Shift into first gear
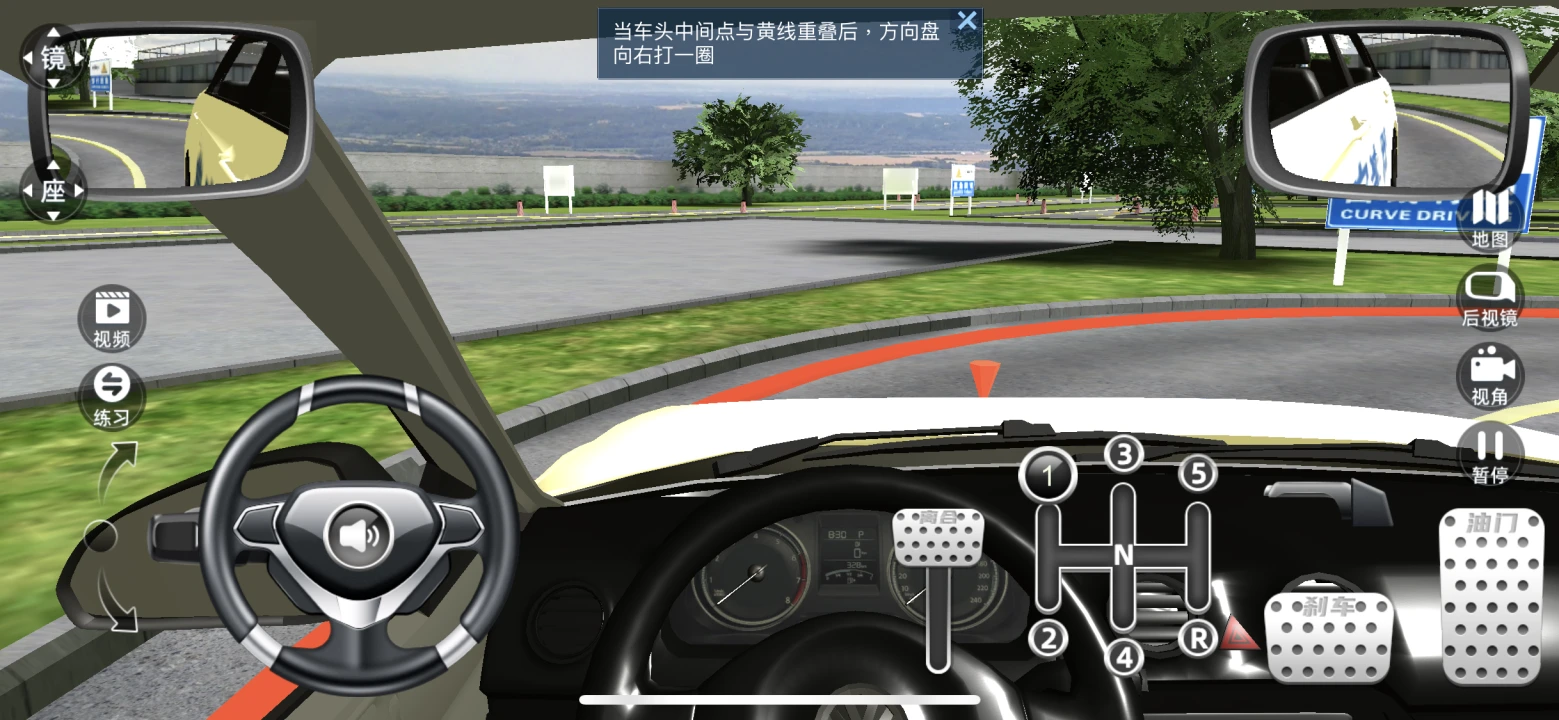Image resolution: width=1559 pixels, height=720 pixels. (1047, 476)
